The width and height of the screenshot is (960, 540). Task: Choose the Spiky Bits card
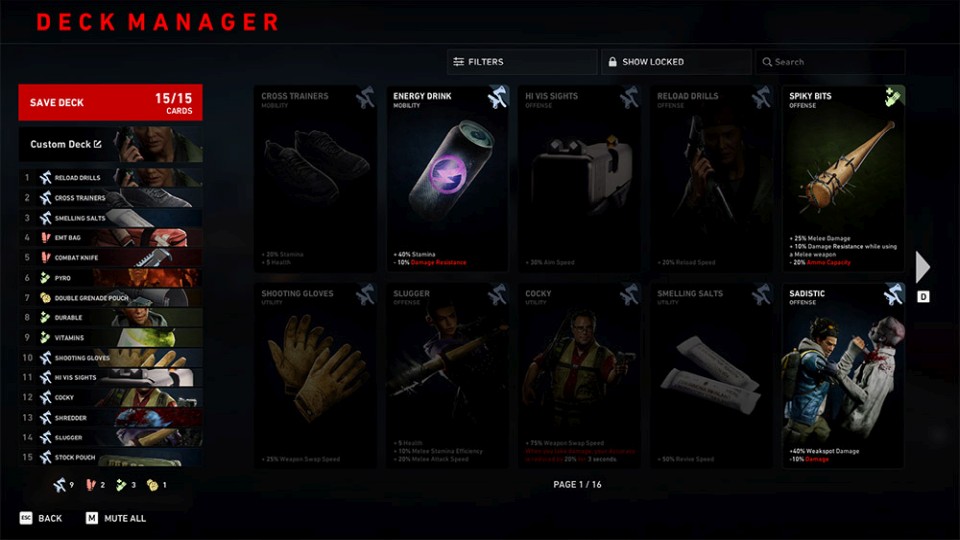point(843,178)
